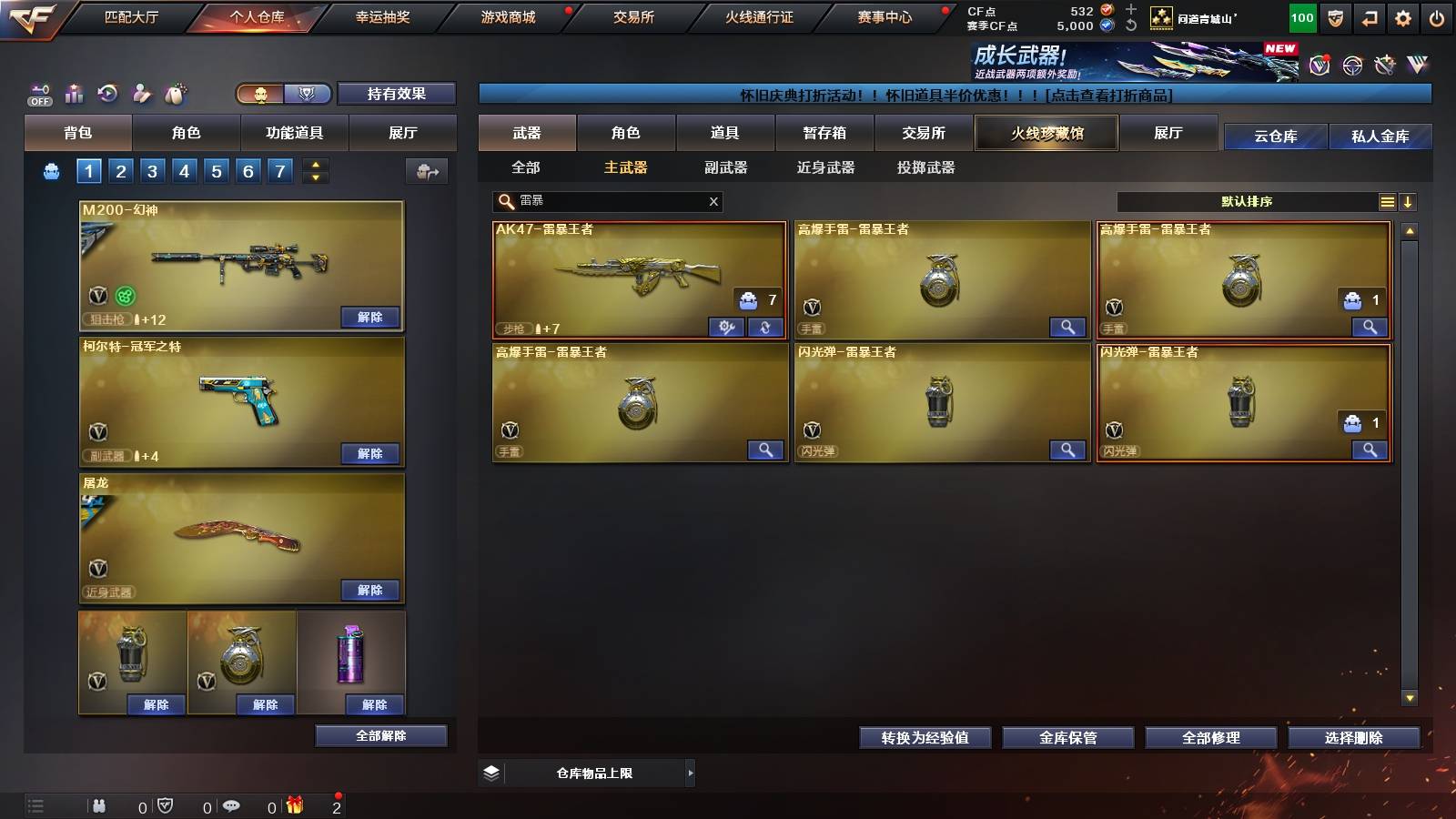Switch the character/rank toggle to the rank side
The image size is (1456, 819).
click(308, 94)
